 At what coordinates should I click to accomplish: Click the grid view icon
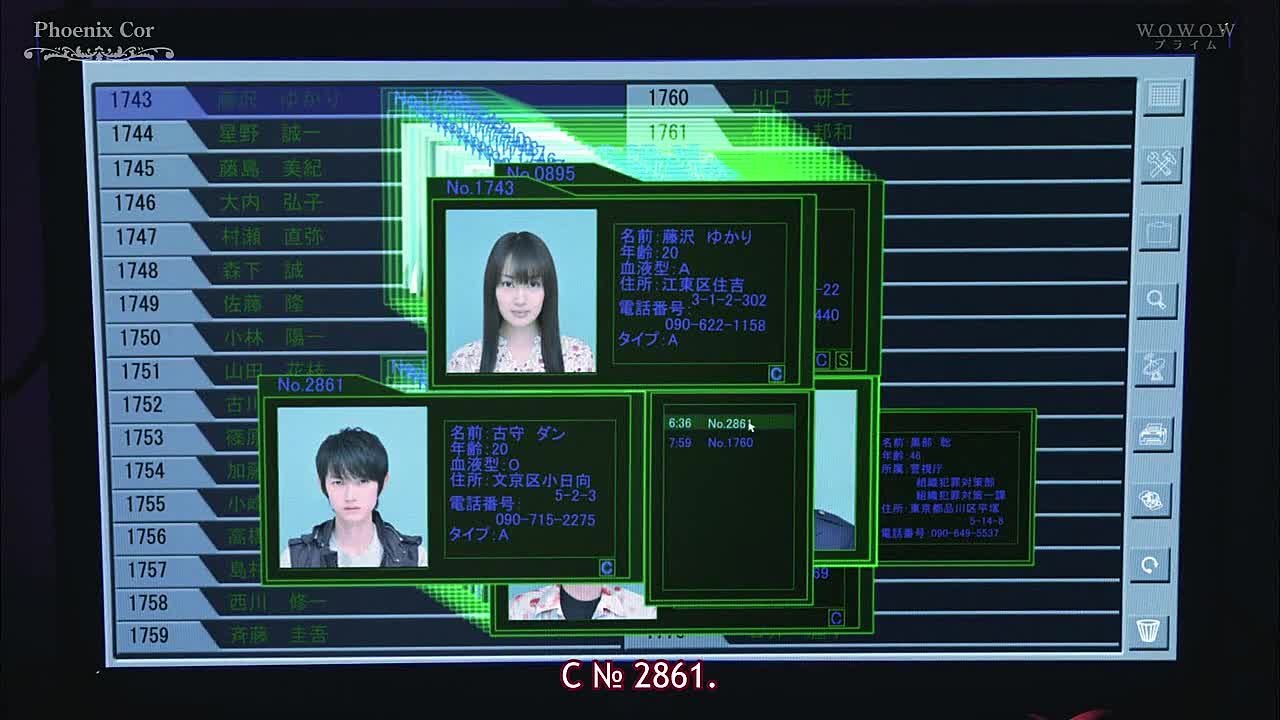coord(1164,96)
